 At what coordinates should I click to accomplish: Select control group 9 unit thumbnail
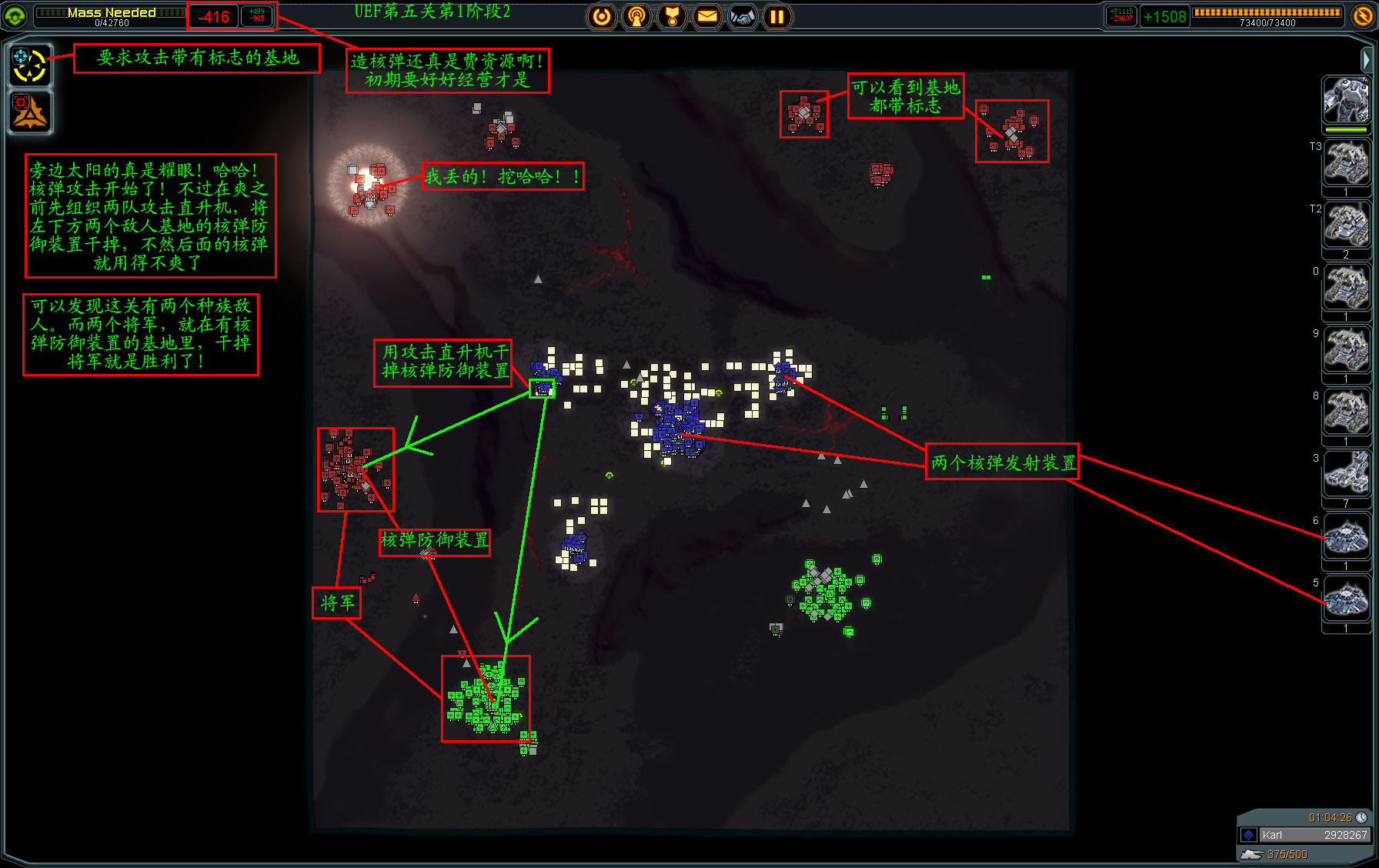click(x=1346, y=351)
